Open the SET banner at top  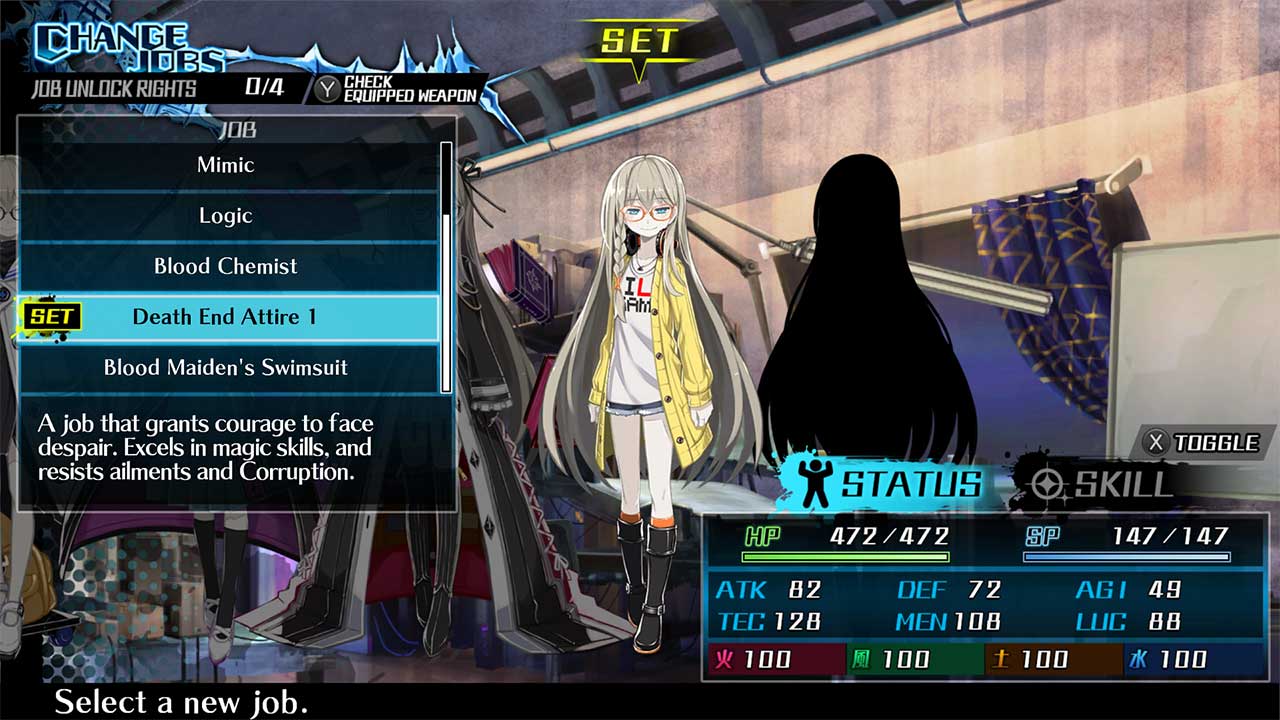[x=637, y=42]
